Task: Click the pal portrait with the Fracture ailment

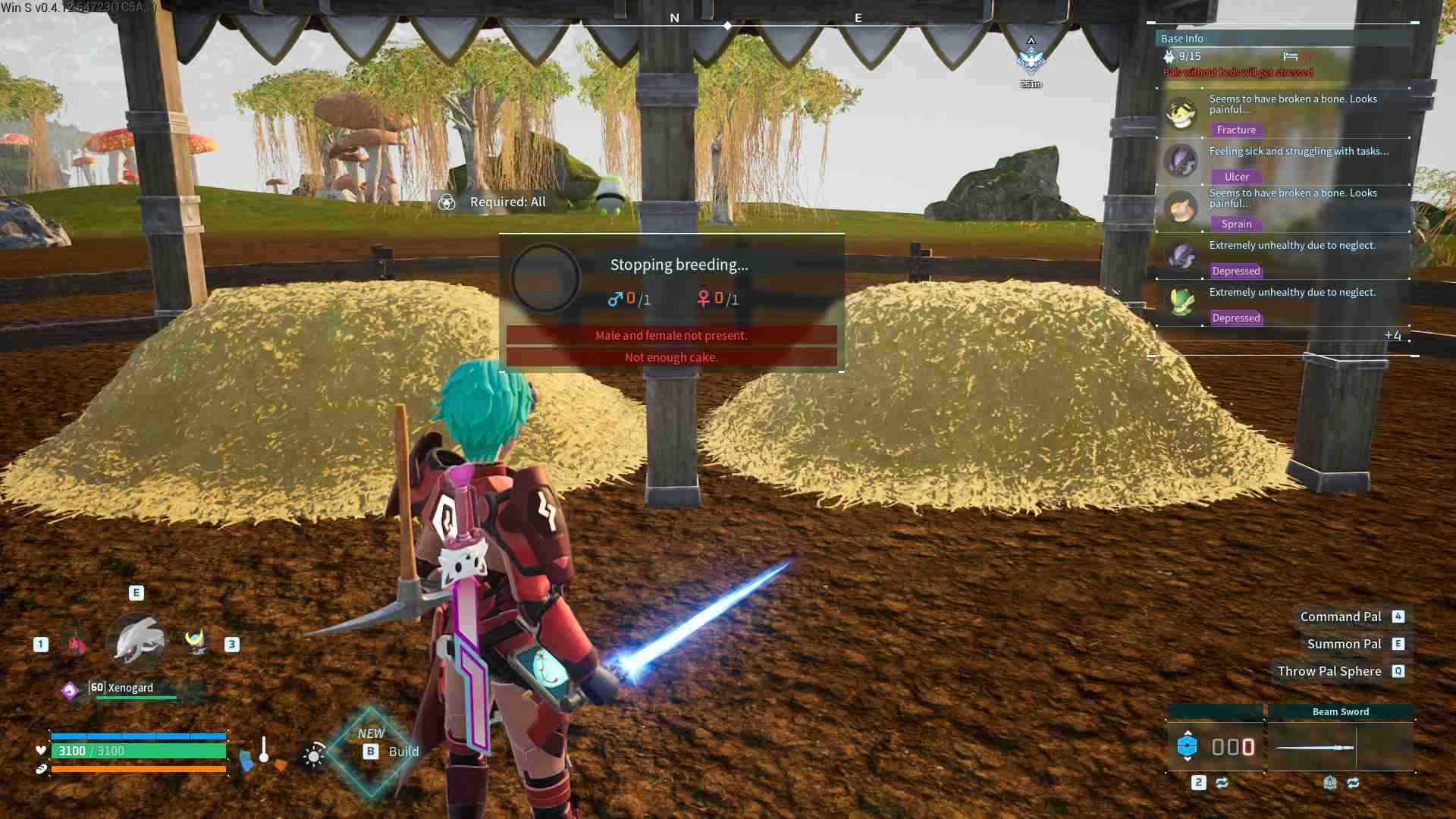Action: (1181, 114)
